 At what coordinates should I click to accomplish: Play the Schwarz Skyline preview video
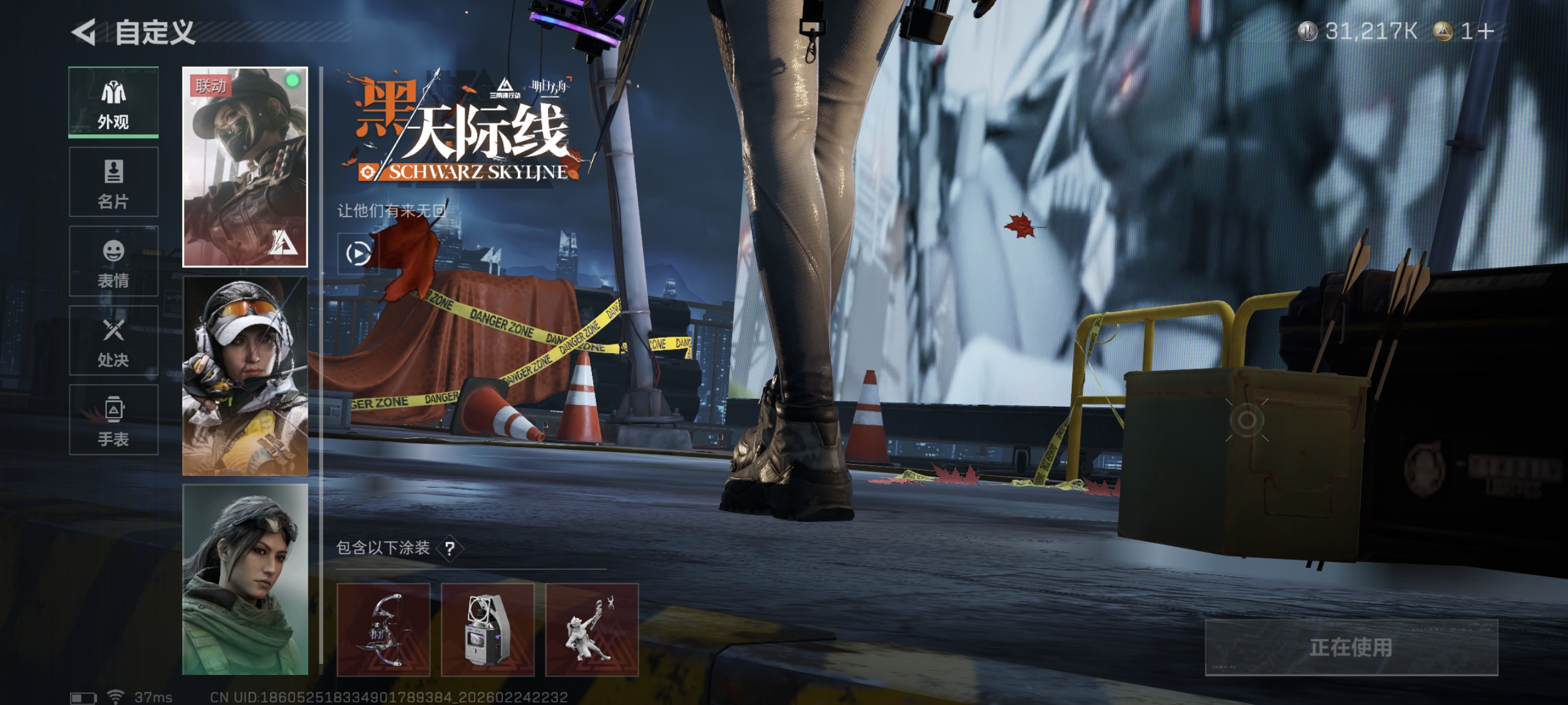(358, 253)
